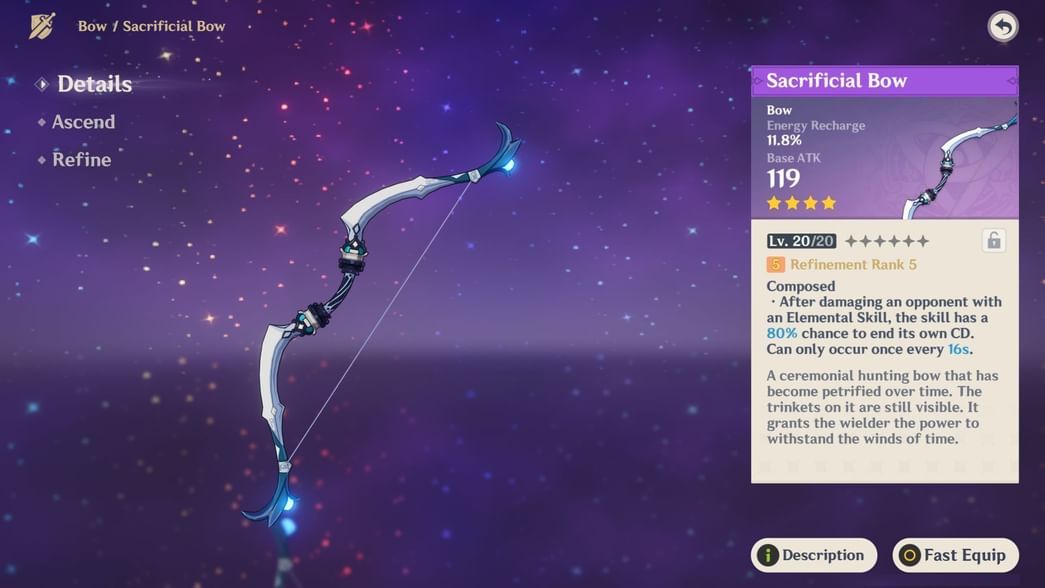Screen dimensions: 1045x588
Task: Open the Ascend tab
Action: click(83, 122)
